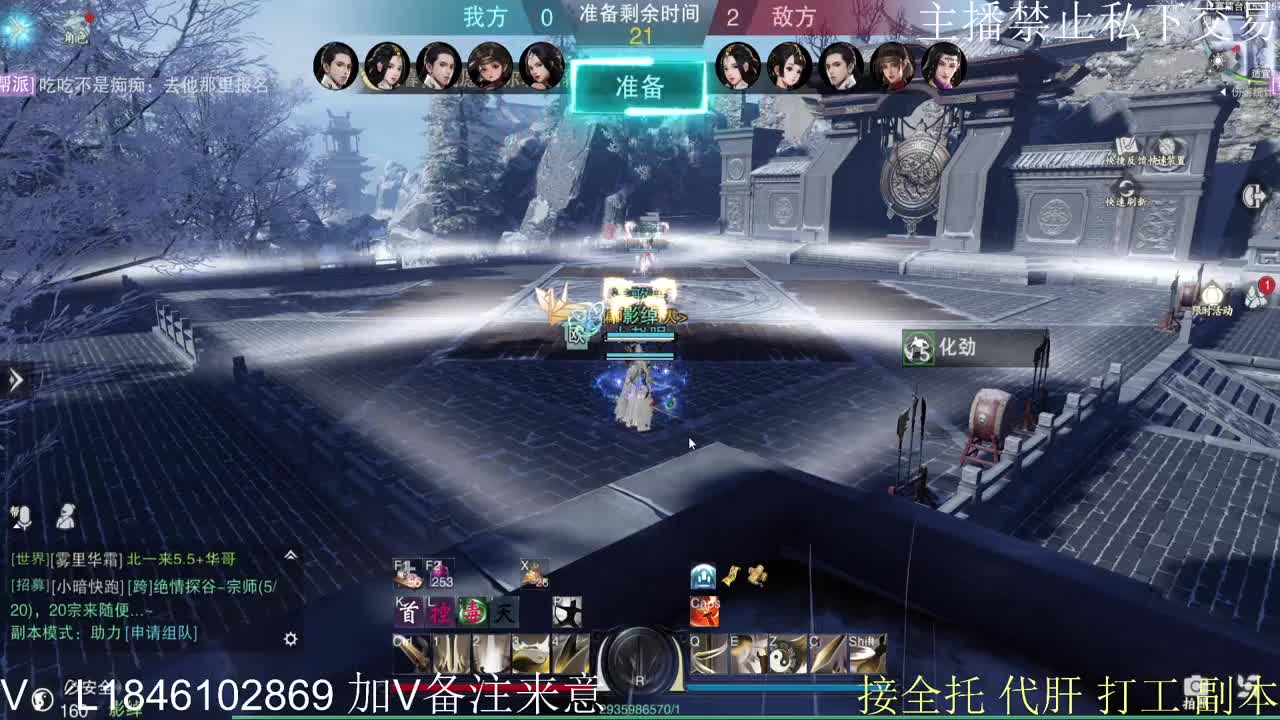1280x720 pixels.
Task: Expand the left side panel arrow
Action: click(14, 378)
